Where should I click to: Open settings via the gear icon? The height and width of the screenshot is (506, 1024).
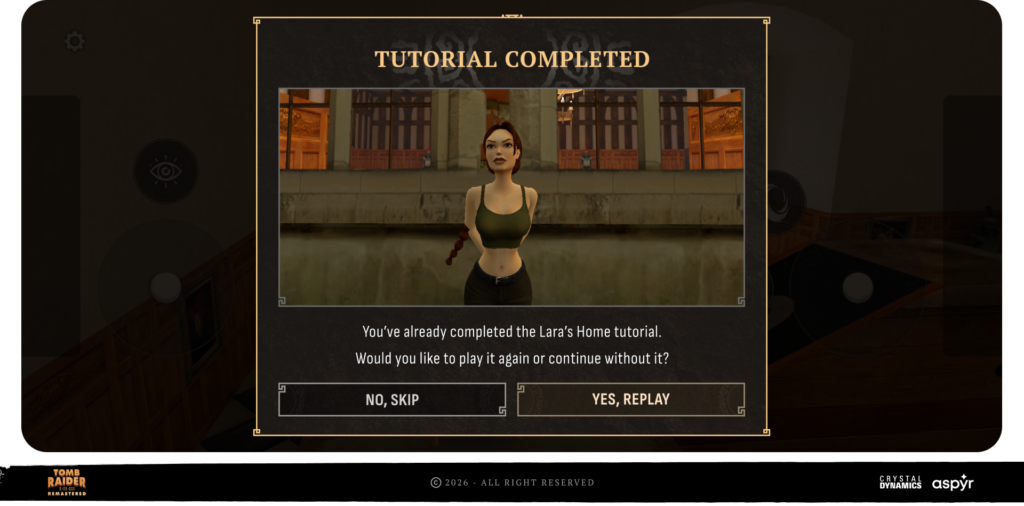(75, 42)
